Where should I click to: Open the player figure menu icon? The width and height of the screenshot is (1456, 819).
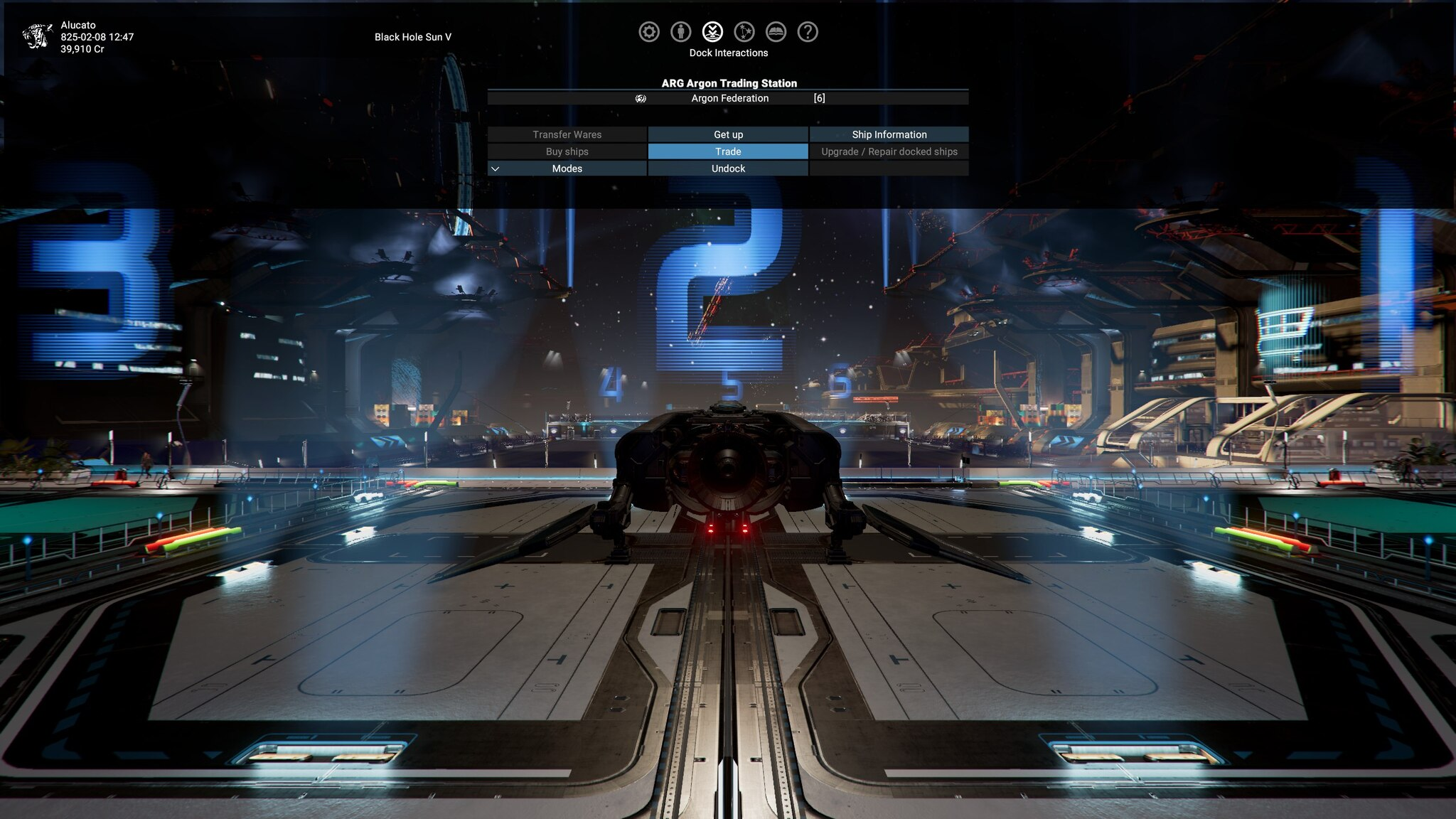point(680,32)
